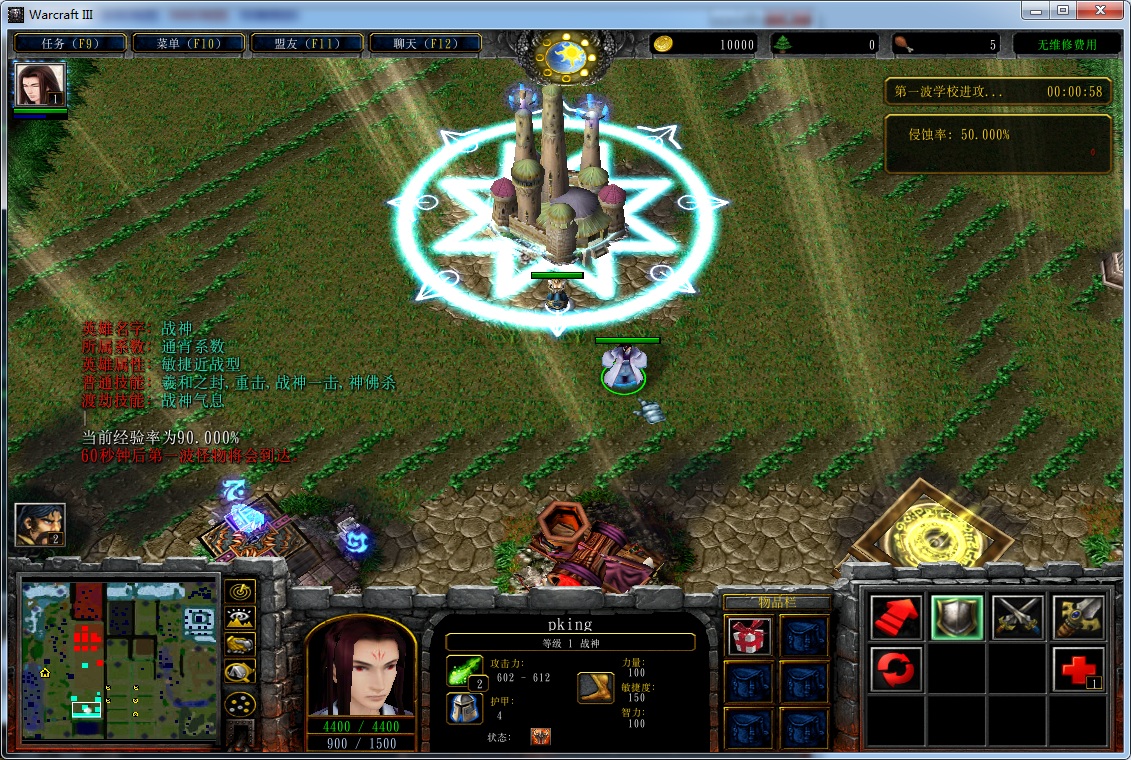Image resolution: width=1131 pixels, height=760 pixels.
Task: Select the hero portrait icon numbered 1
Action: click(40, 85)
